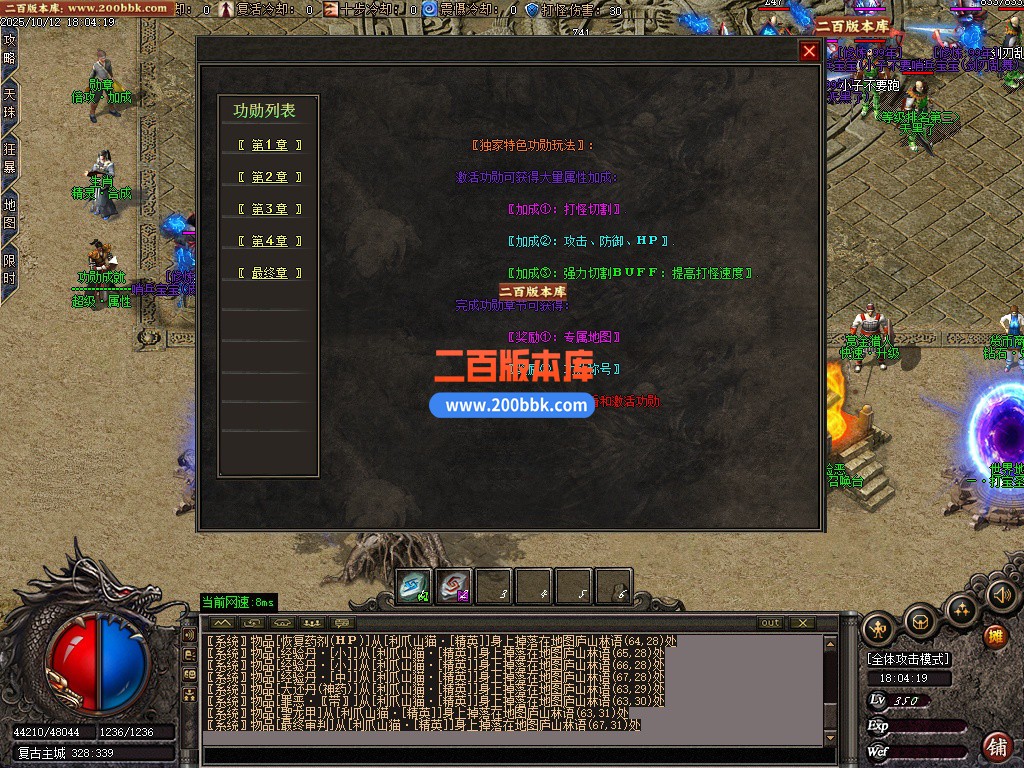Close the chat log with its X button
This screenshot has width=1024, height=768.
(802, 623)
